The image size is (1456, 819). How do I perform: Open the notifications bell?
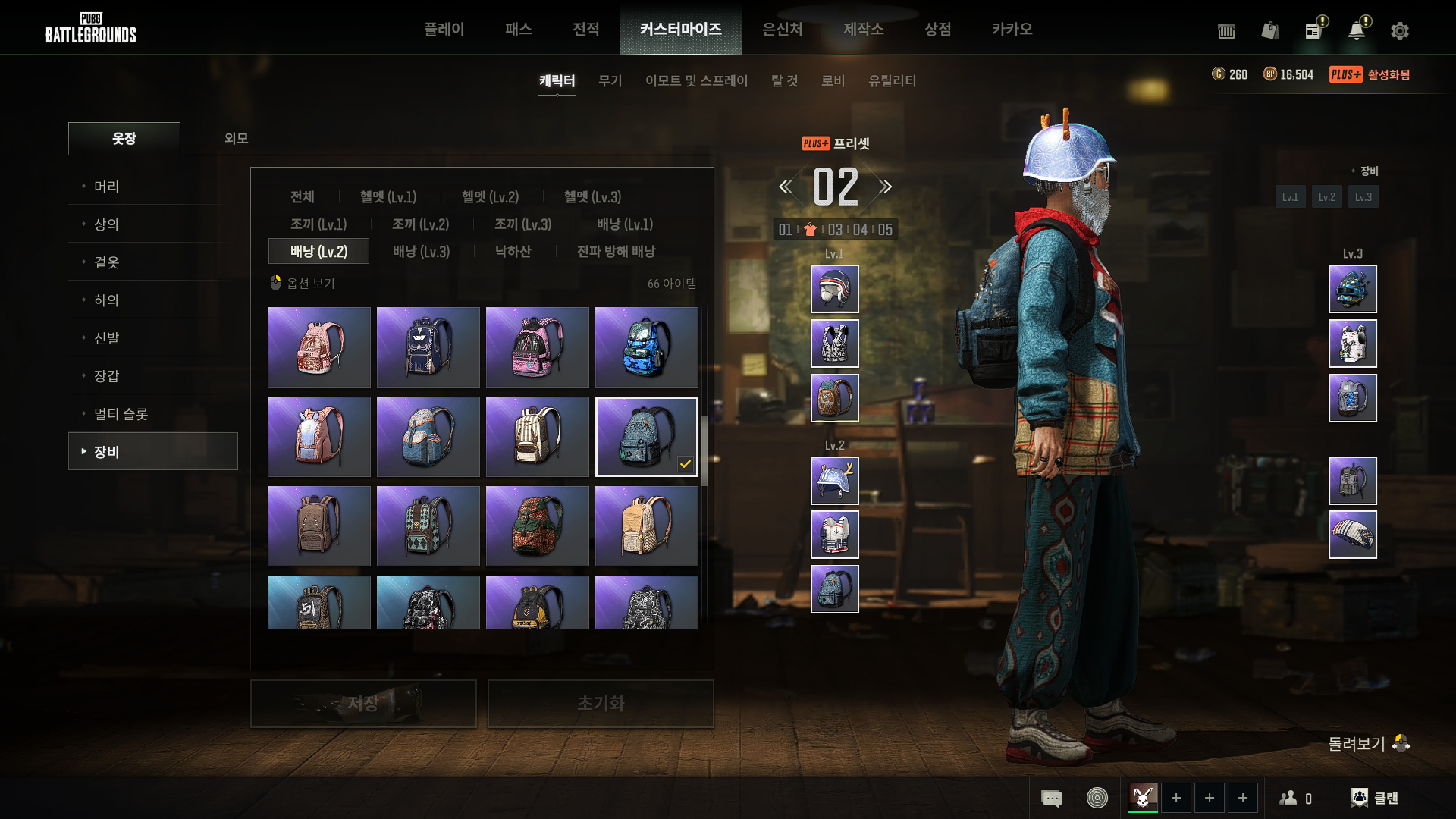[1356, 31]
